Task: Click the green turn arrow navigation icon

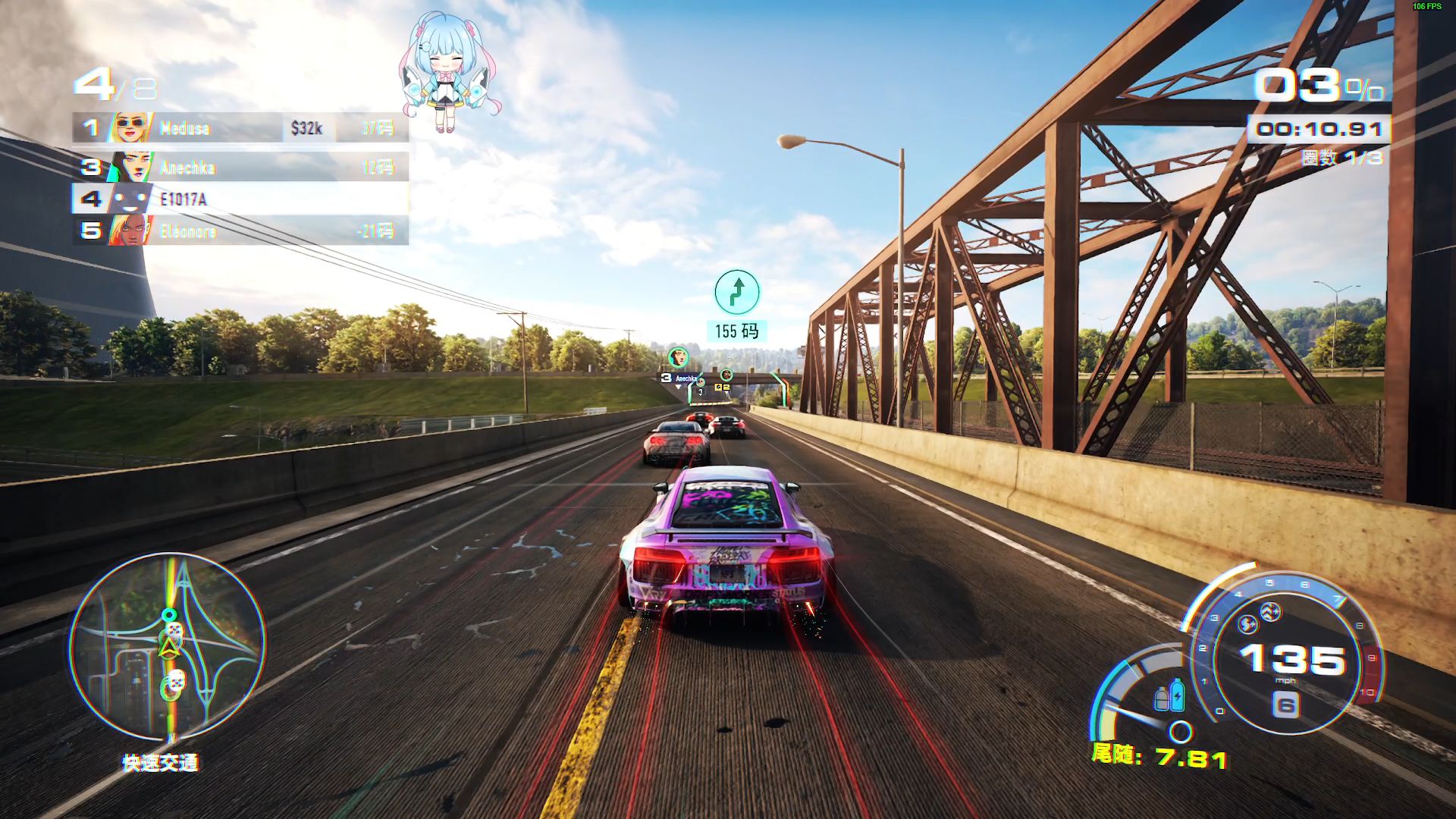Action: pyautogui.click(x=736, y=292)
